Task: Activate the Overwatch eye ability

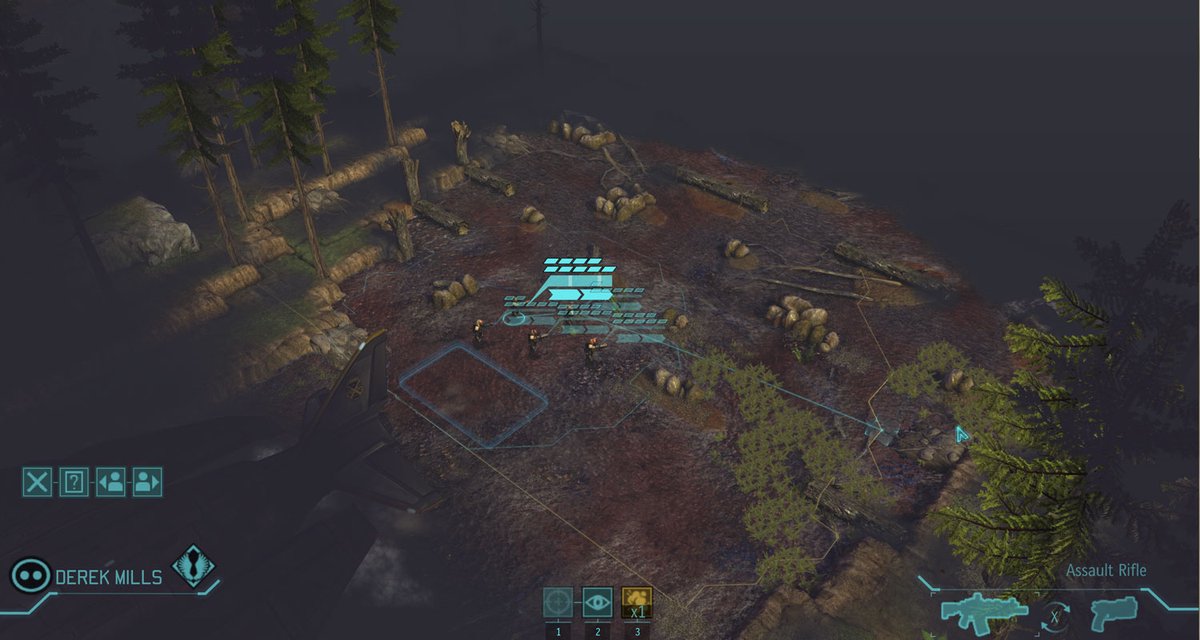Action: [597, 602]
